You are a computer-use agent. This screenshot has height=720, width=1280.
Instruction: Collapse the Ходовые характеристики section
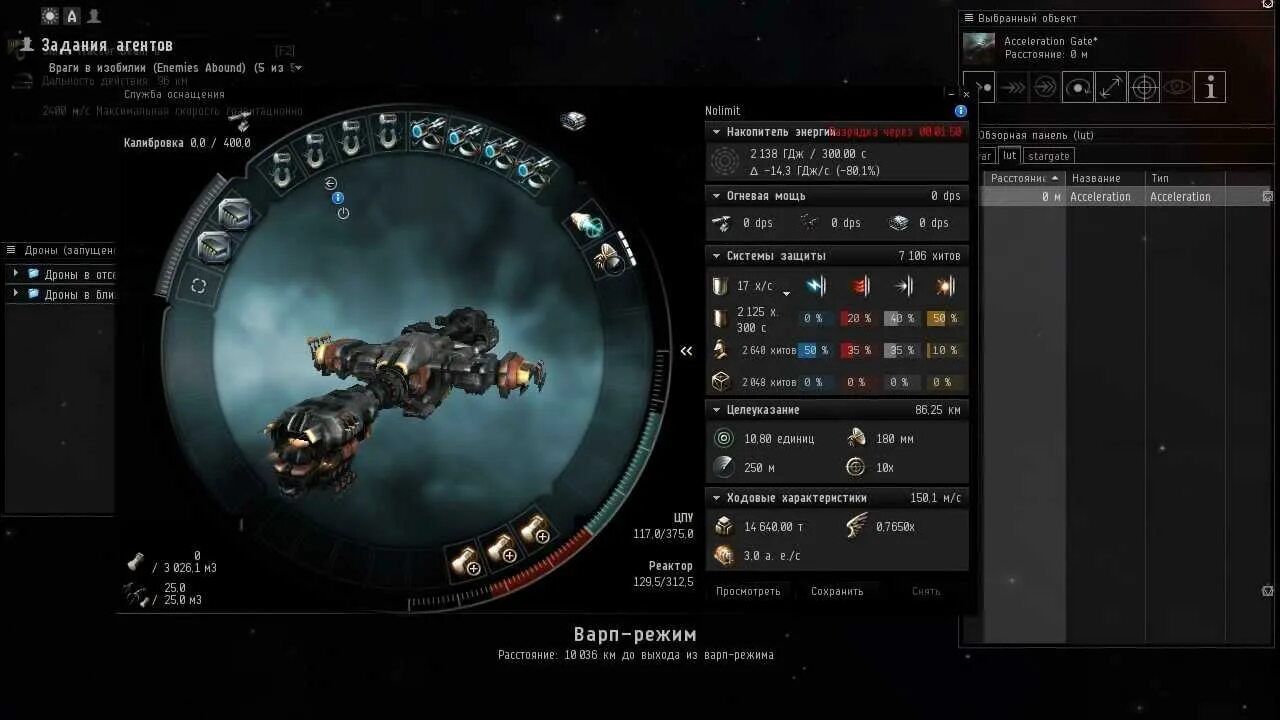click(x=716, y=498)
